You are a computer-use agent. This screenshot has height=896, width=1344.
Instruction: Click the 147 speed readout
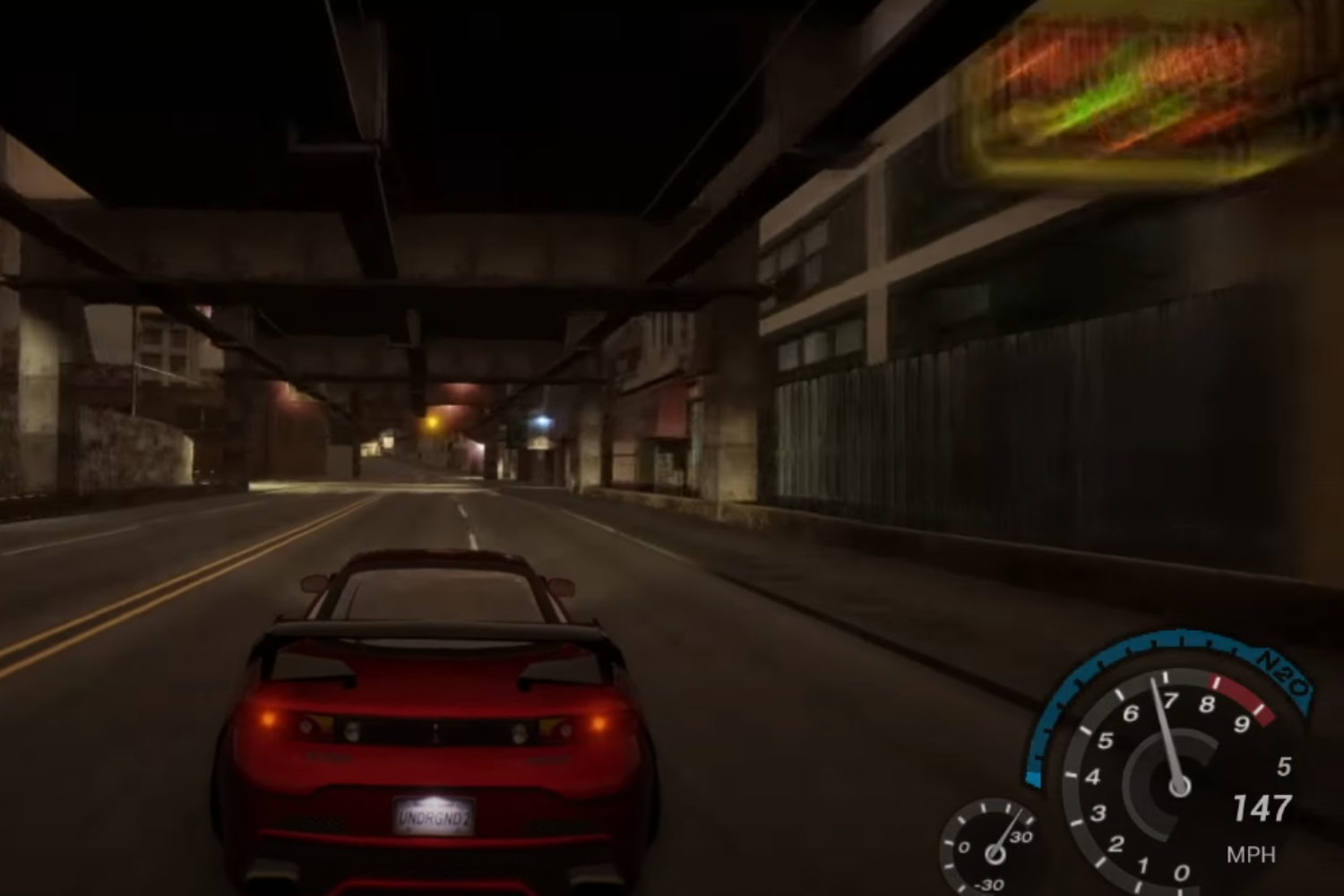(1262, 808)
